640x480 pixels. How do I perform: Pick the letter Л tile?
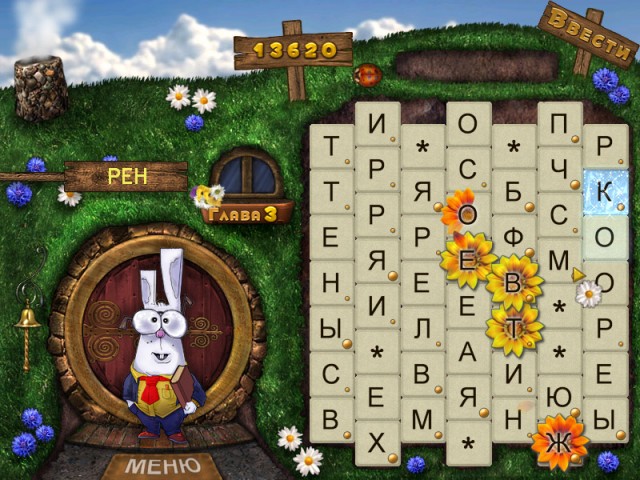point(422,329)
